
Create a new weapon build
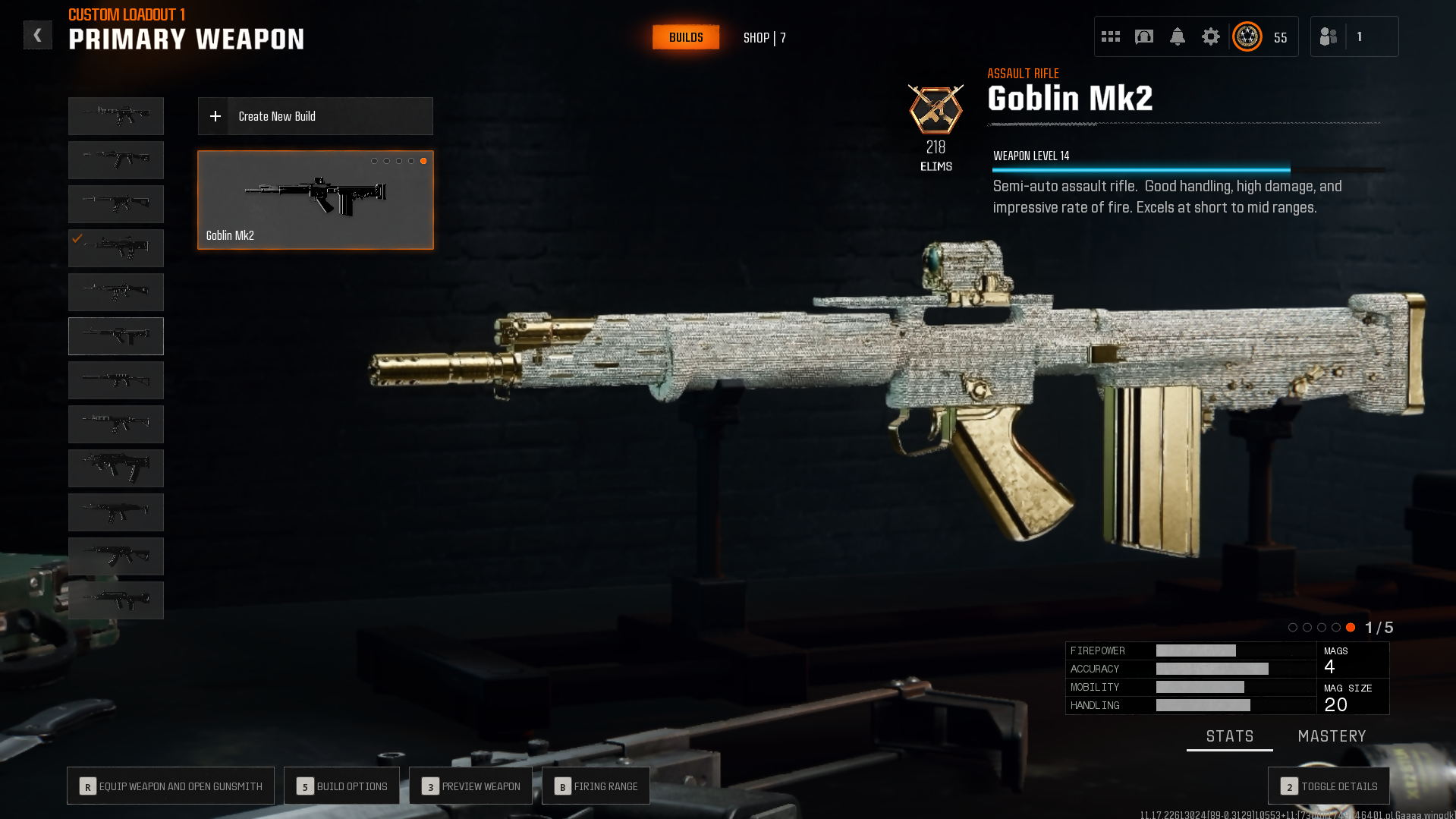315,116
